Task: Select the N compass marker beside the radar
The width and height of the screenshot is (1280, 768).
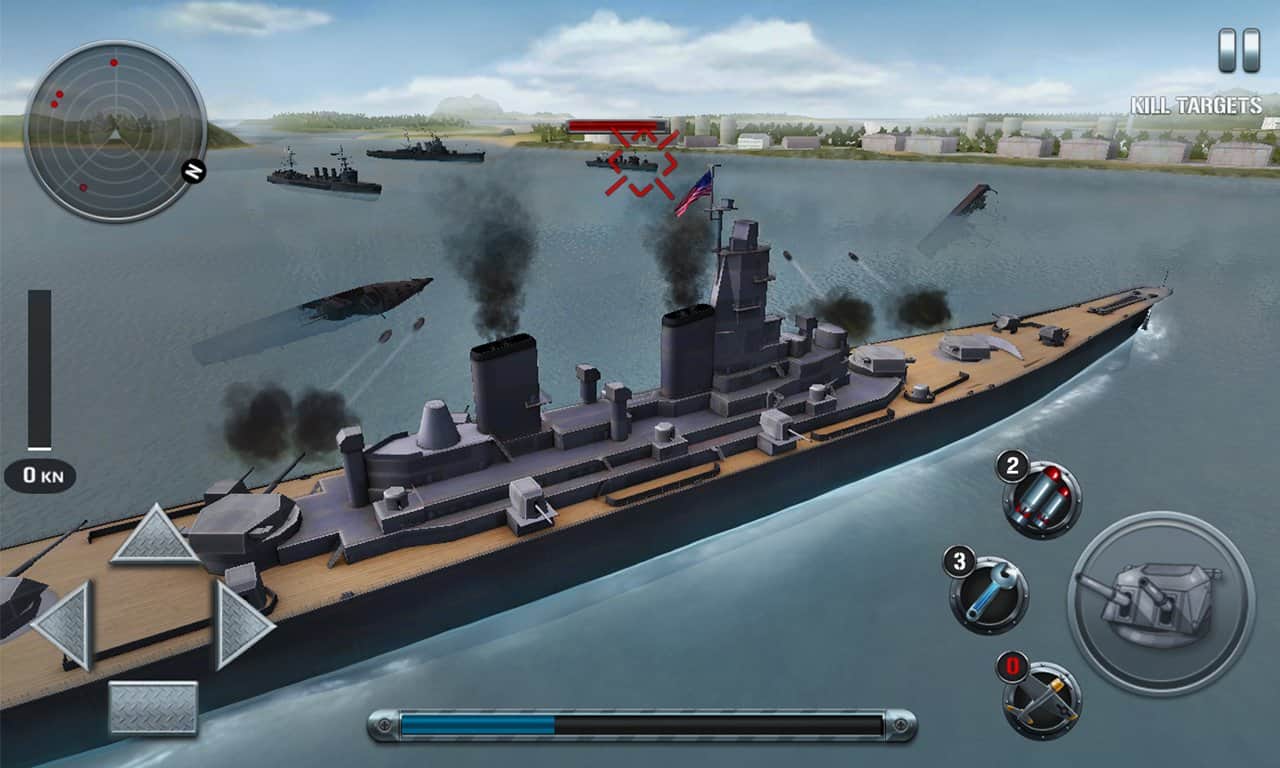Action: coord(192,172)
